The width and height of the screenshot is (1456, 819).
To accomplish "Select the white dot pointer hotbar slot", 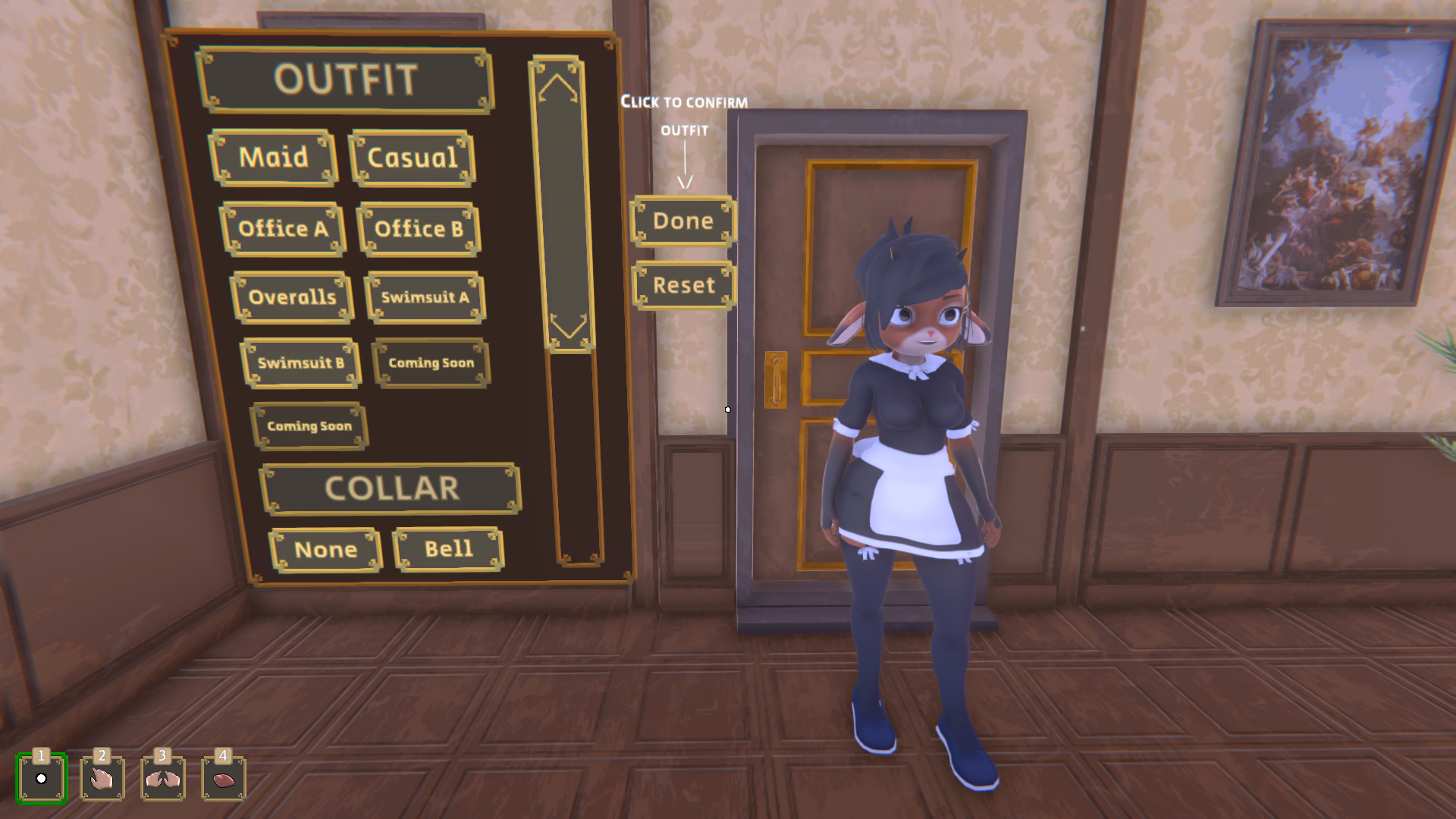I will (x=42, y=778).
